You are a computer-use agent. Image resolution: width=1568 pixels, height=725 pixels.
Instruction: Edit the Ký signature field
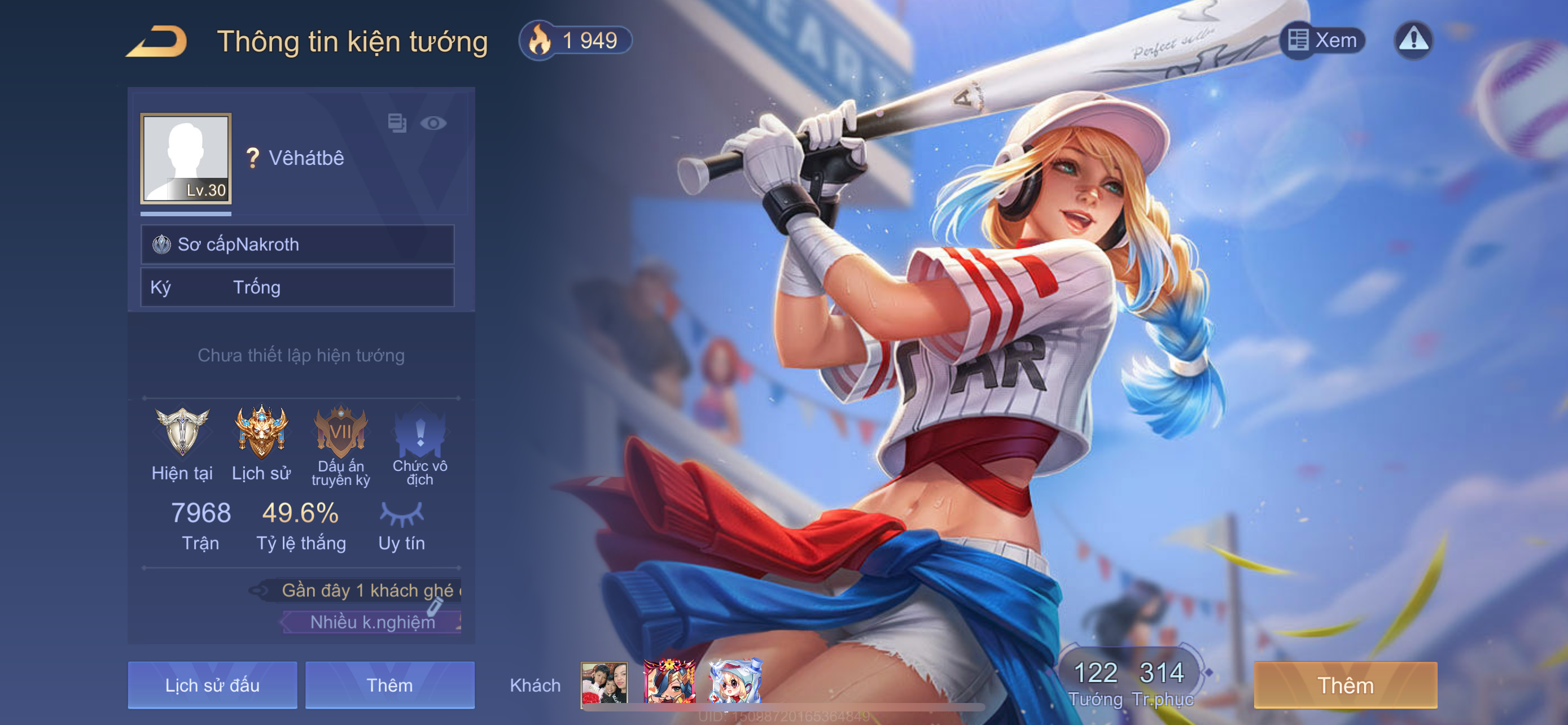[297, 287]
